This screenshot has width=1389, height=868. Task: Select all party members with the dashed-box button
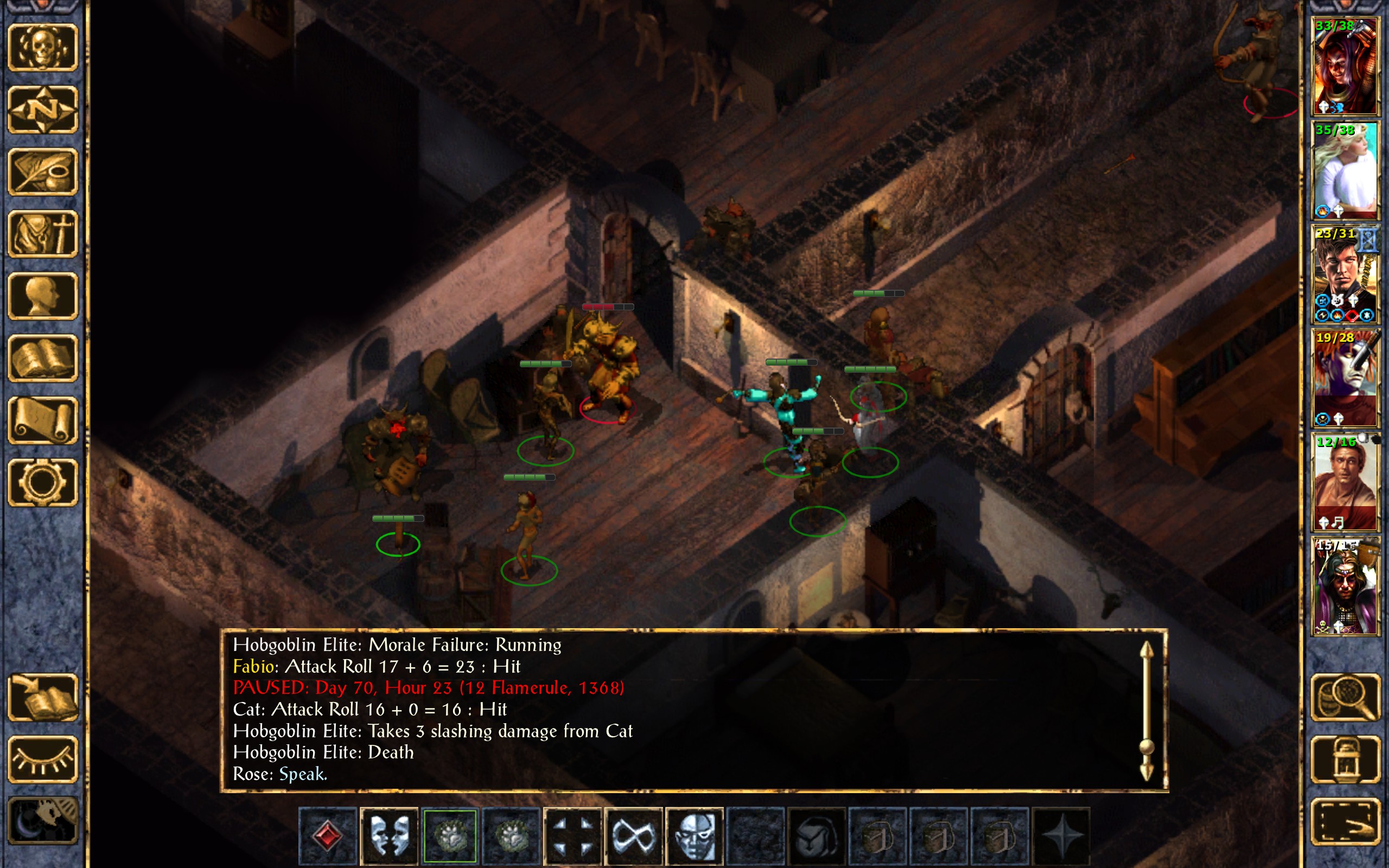1345,822
